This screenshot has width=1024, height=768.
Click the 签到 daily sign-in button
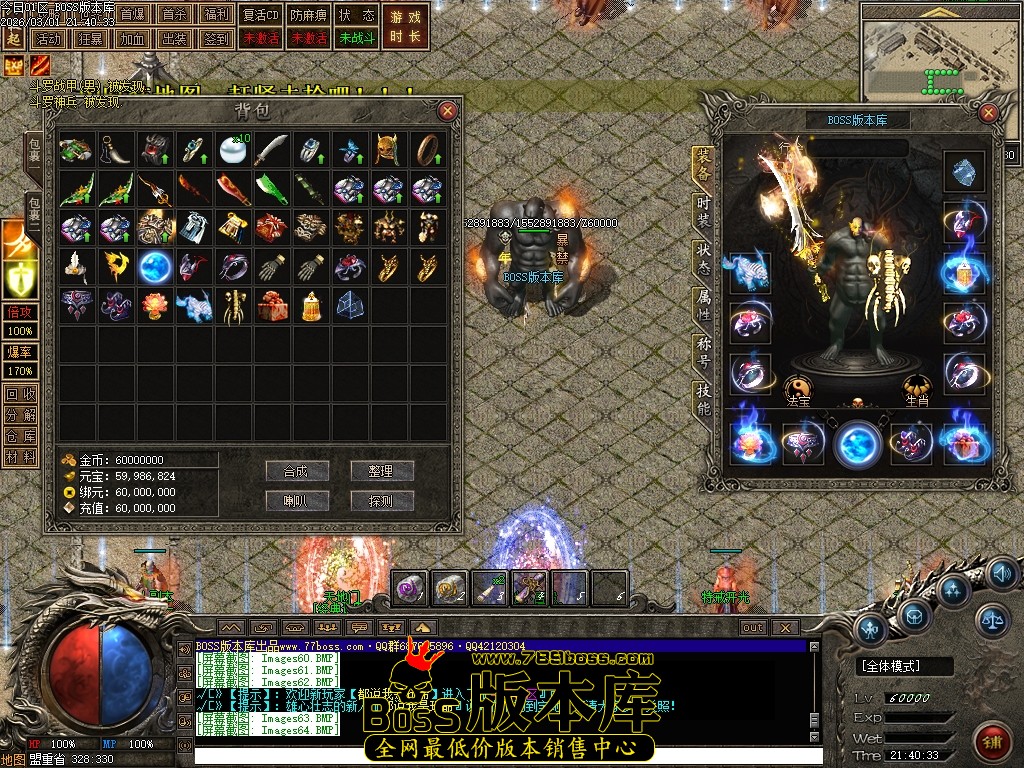click(215, 39)
